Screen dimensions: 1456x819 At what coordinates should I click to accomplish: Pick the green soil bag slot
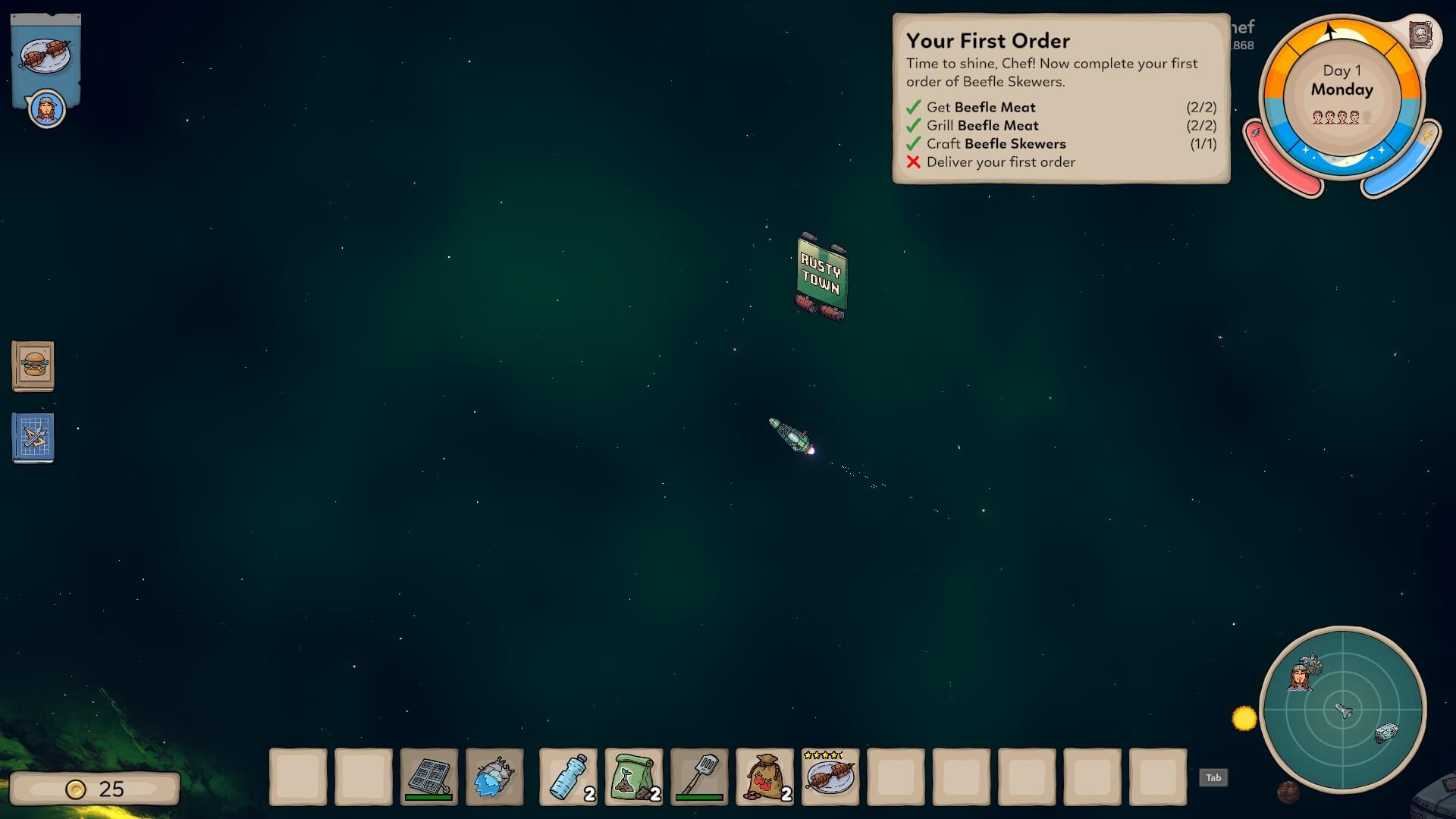point(634,777)
